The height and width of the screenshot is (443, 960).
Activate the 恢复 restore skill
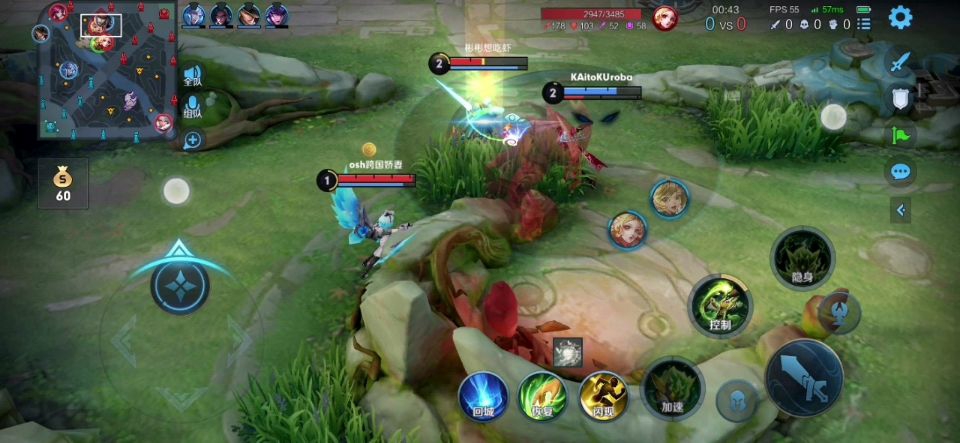tap(542, 394)
